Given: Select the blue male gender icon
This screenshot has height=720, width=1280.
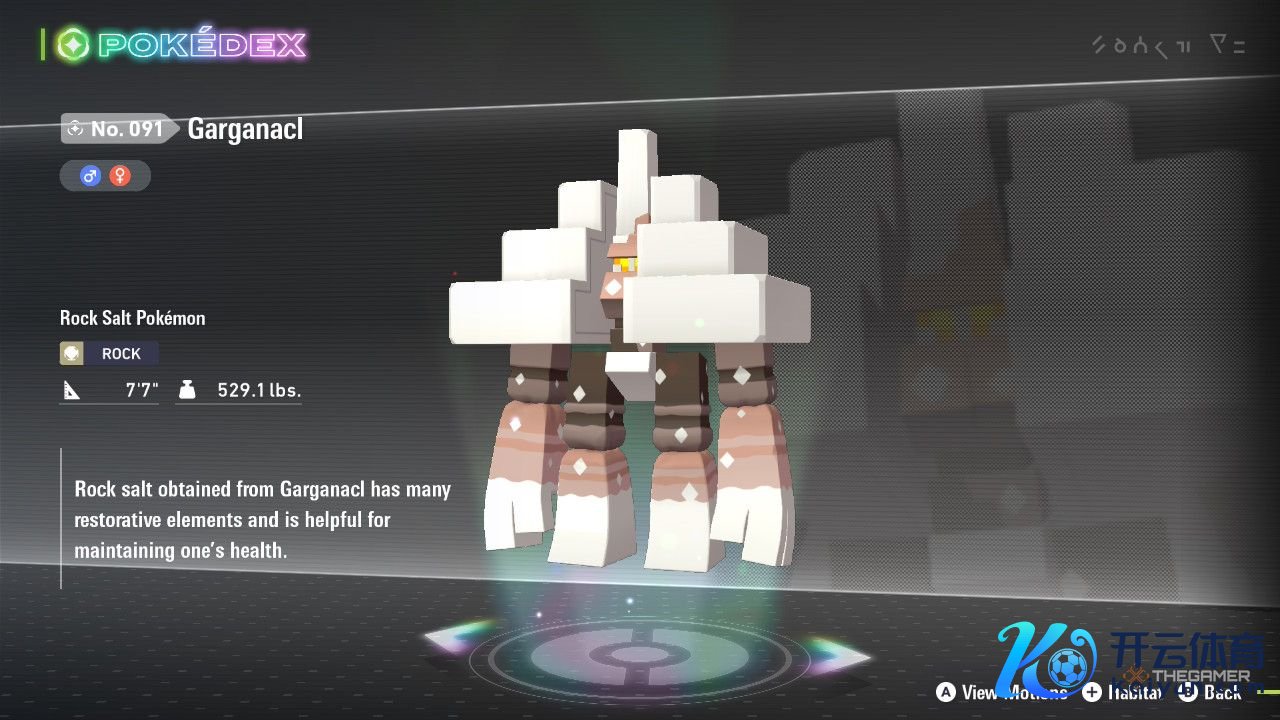Looking at the screenshot, I should coord(91,176).
